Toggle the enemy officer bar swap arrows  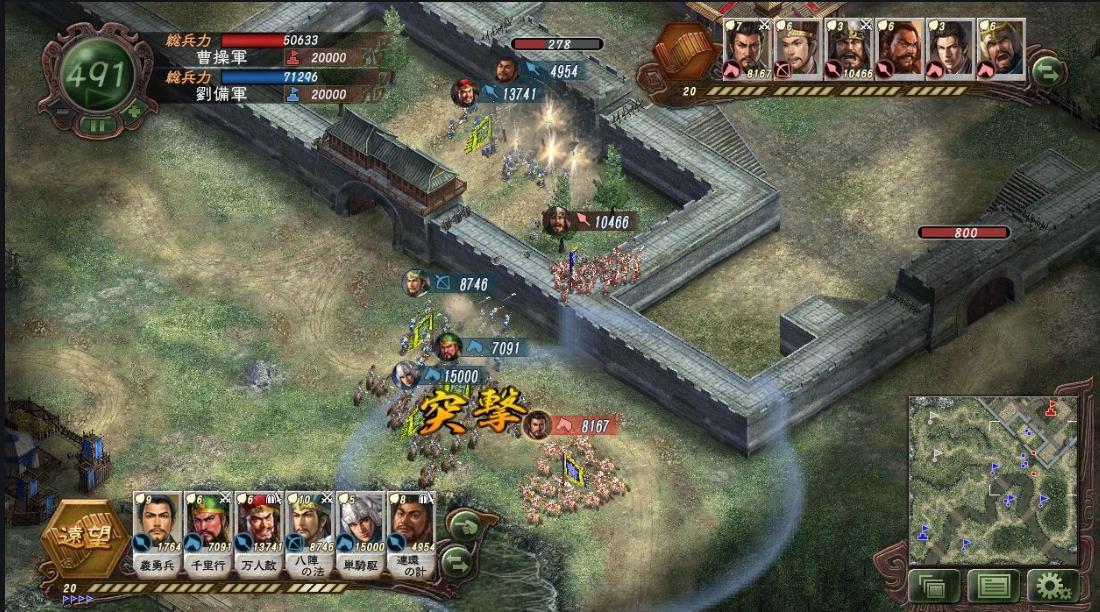(1047, 70)
